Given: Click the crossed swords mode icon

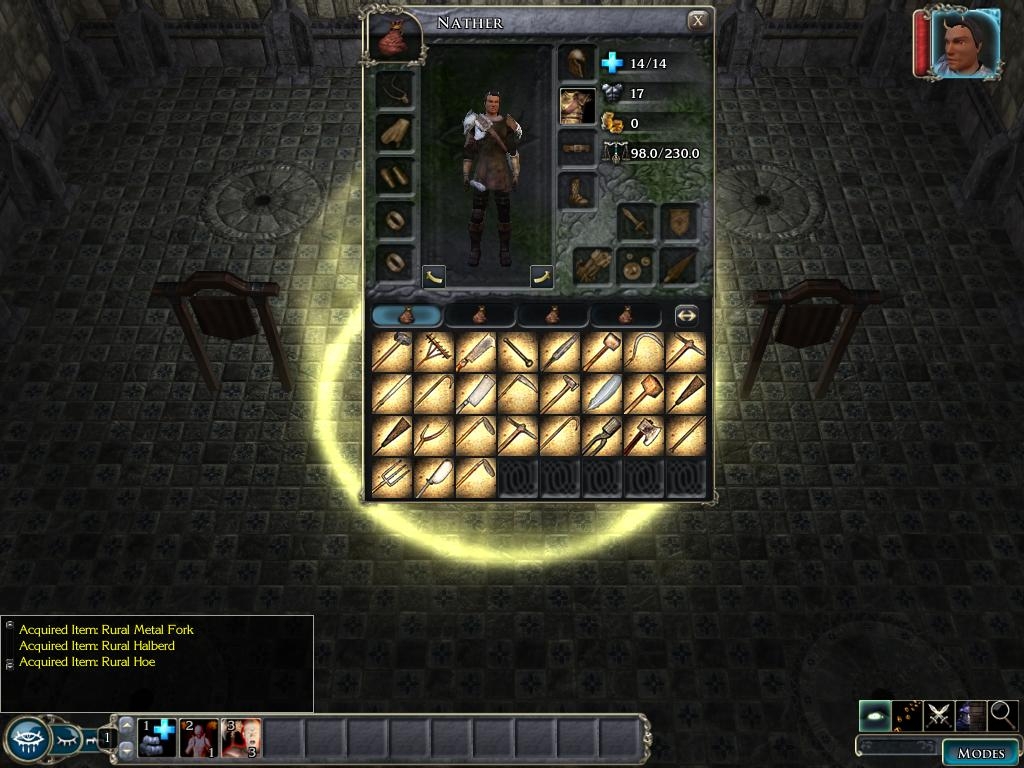Looking at the screenshot, I should [x=939, y=715].
